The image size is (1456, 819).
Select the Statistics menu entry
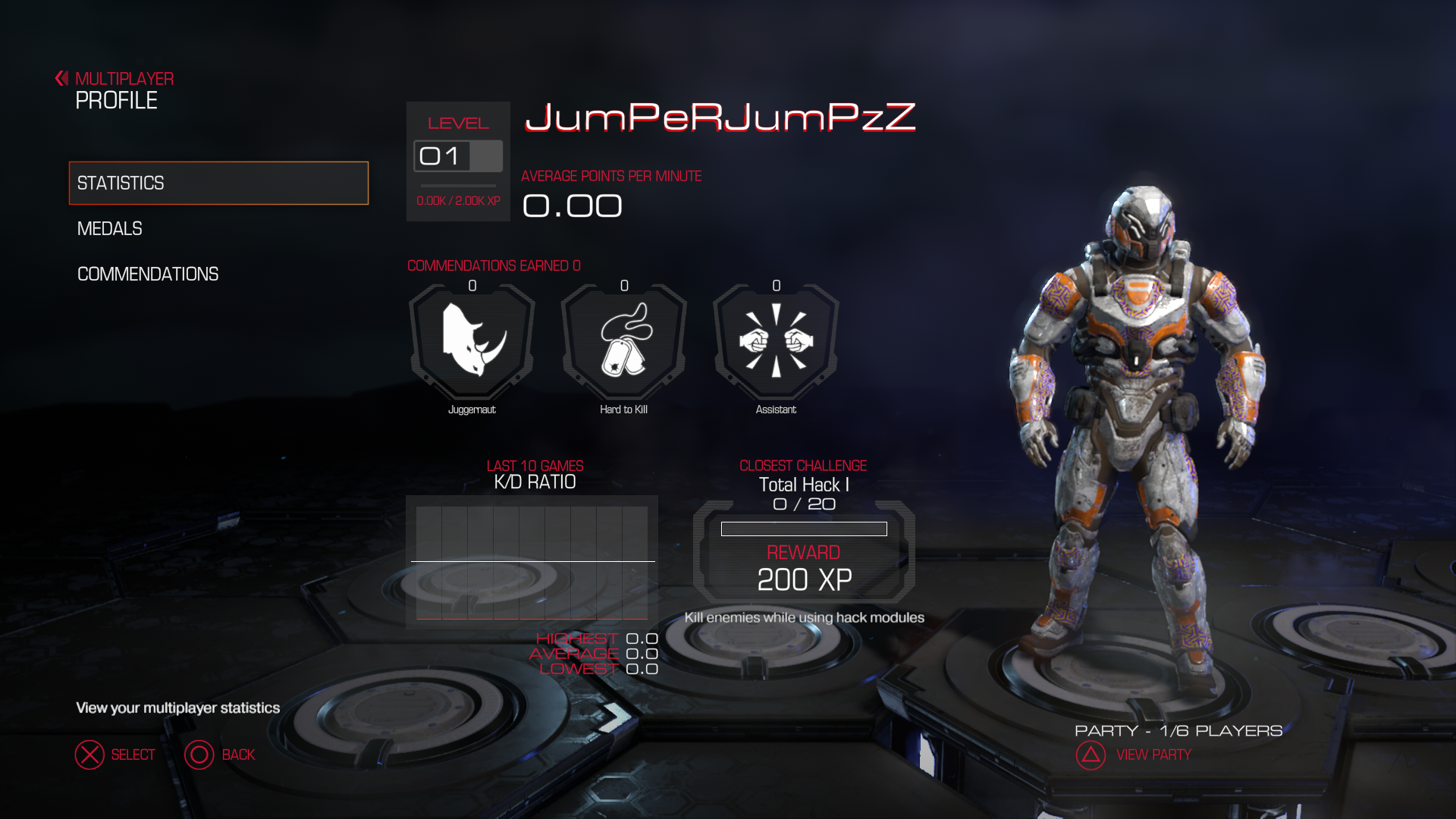tap(218, 183)
